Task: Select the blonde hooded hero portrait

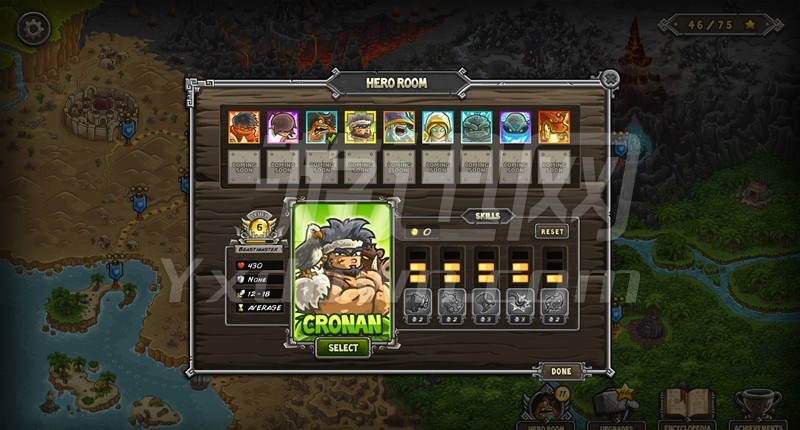Action: coord(438,127)
